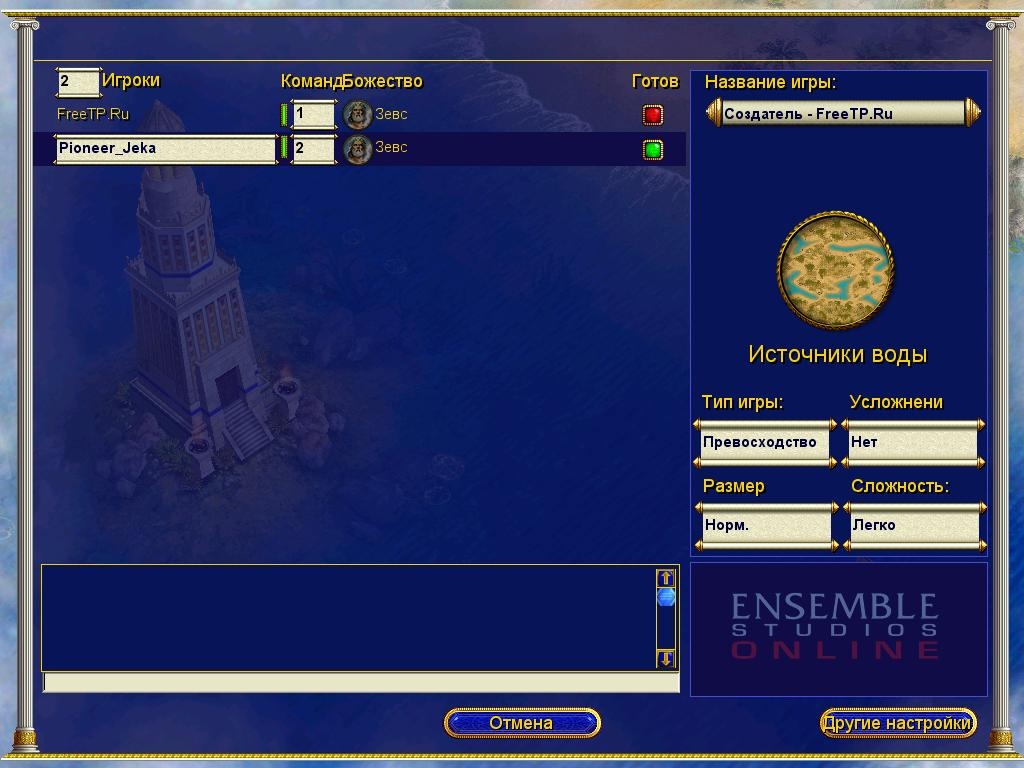Select the Источники воды map thumbnail

point(836,270)
